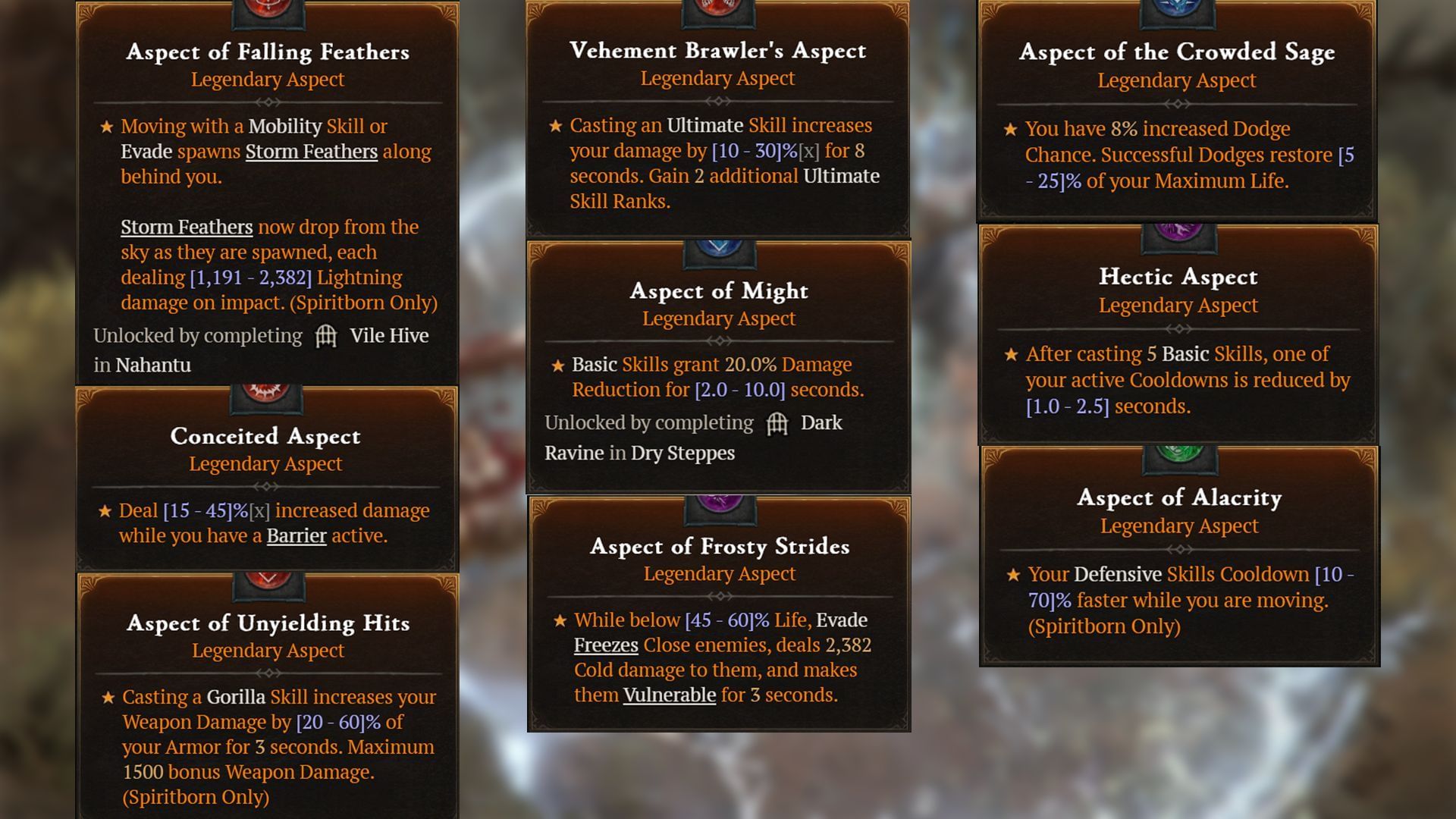Click the diamond divider under the Aspect of Might title
Screen dimensions: 1456x819
point(719,341)
